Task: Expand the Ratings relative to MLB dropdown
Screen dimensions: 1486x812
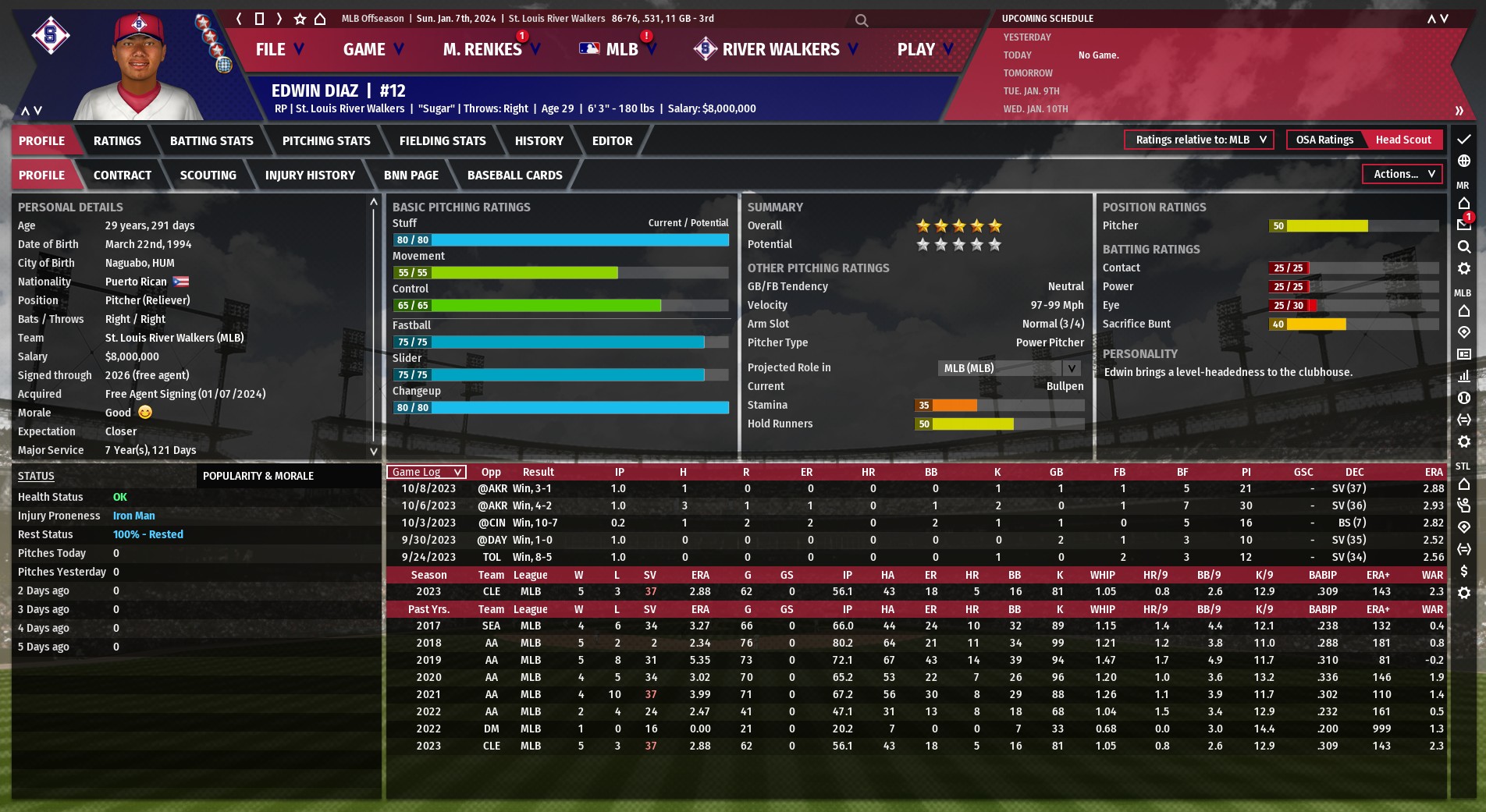Action: [1199, 140]
